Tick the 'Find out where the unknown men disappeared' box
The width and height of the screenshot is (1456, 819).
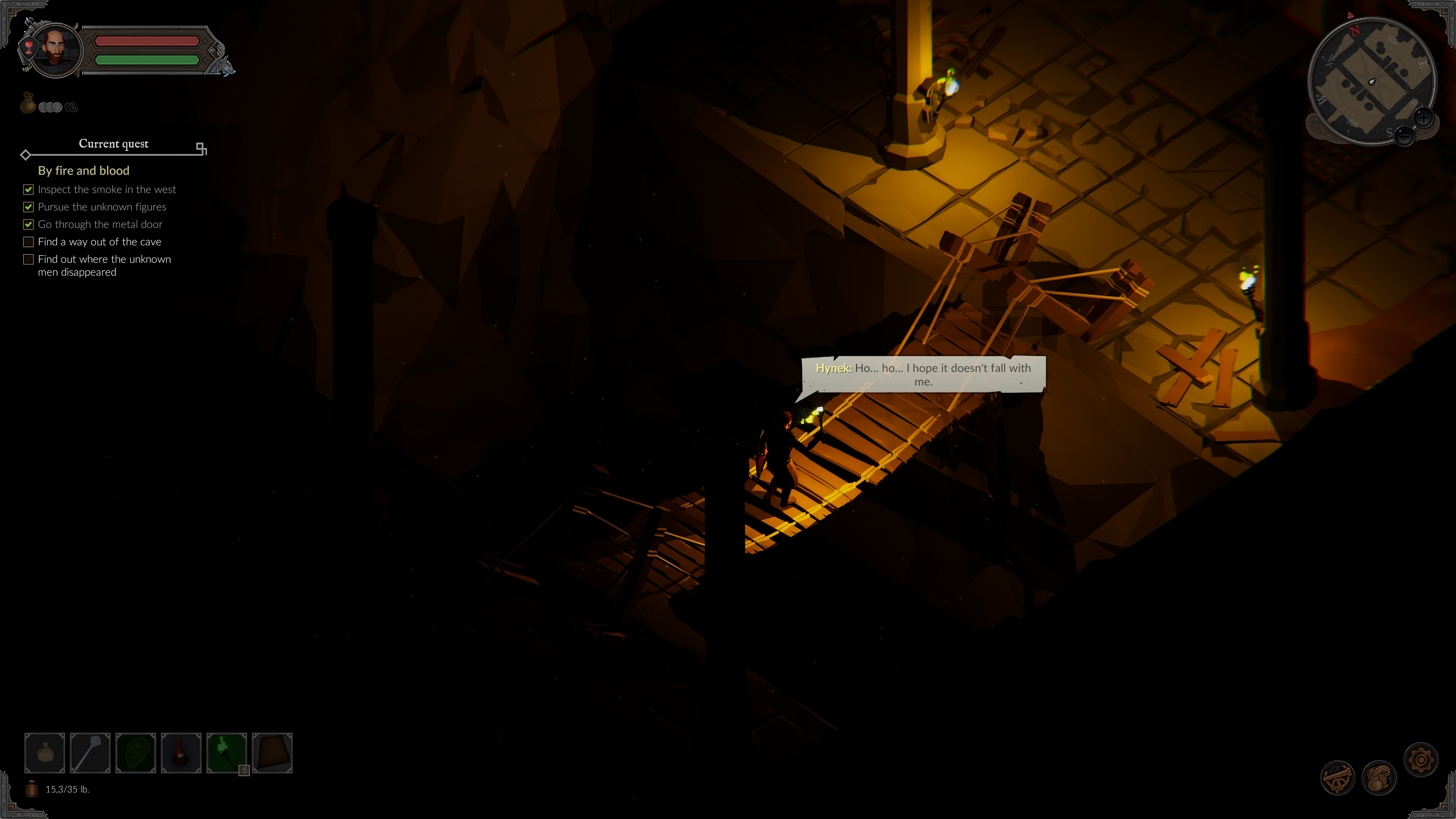[x=28, y=259]
